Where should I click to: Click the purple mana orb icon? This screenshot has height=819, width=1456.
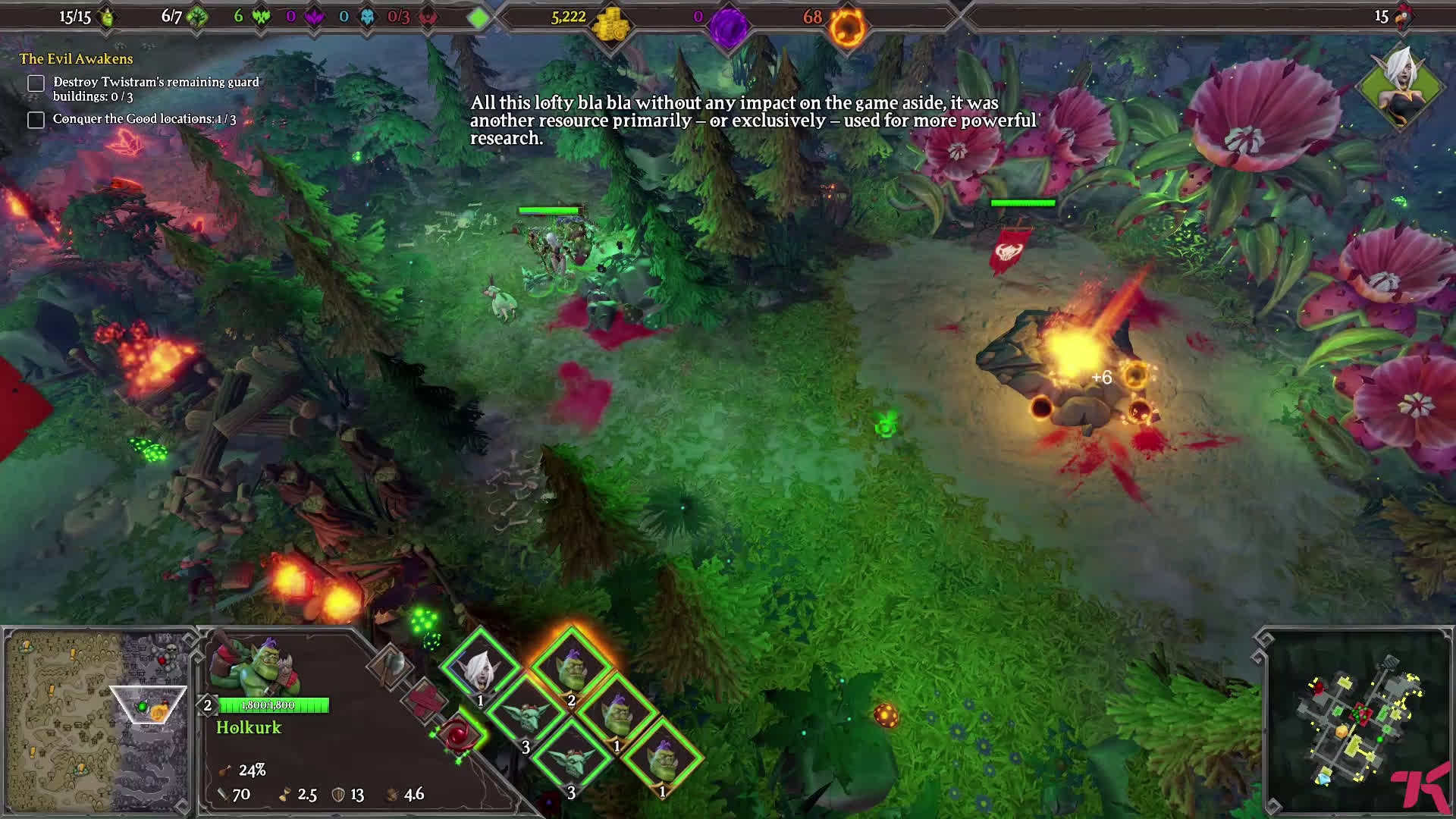pyautogui.click(x=728, y=27)
